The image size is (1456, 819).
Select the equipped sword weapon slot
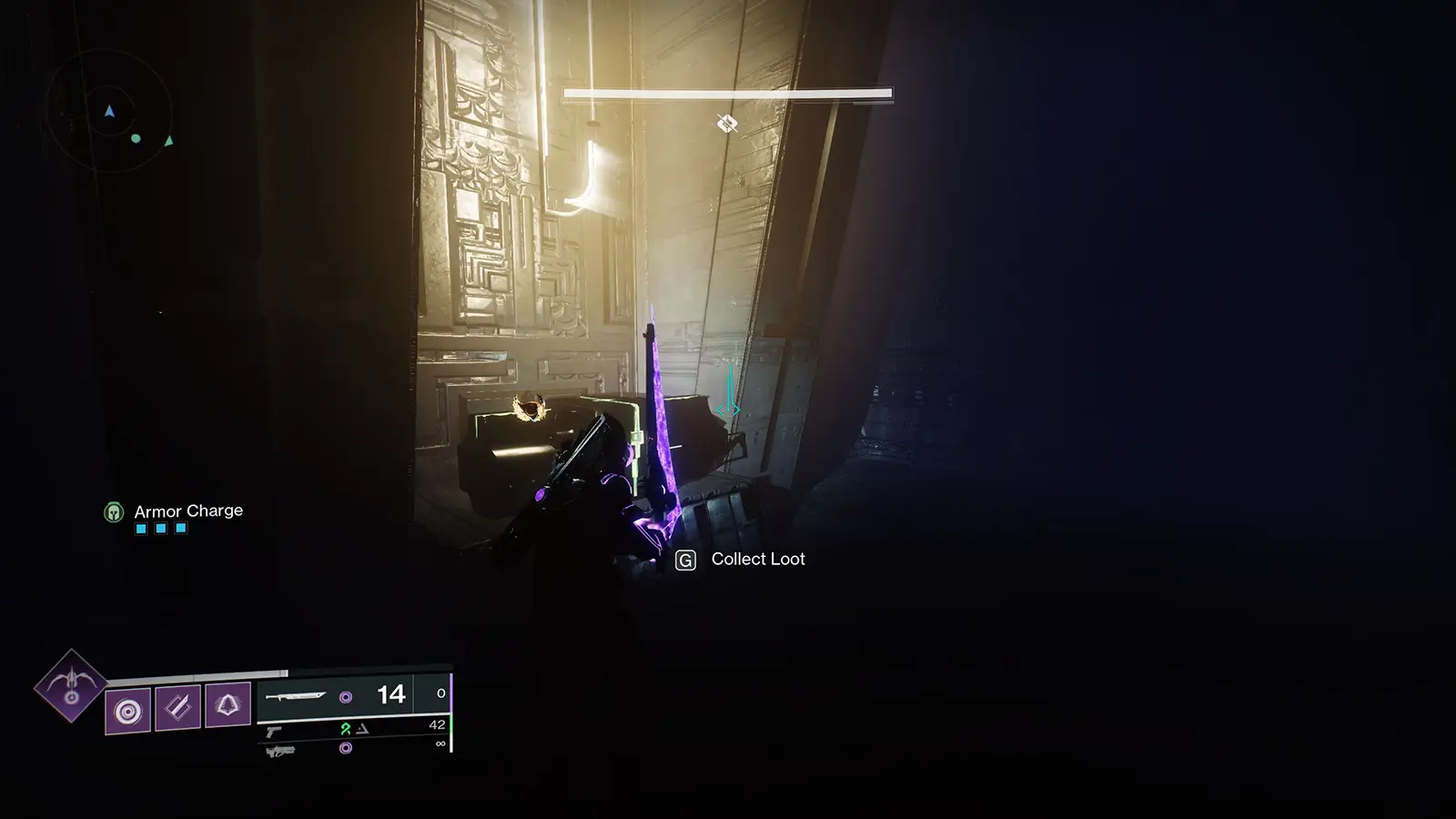coord(296,697)
